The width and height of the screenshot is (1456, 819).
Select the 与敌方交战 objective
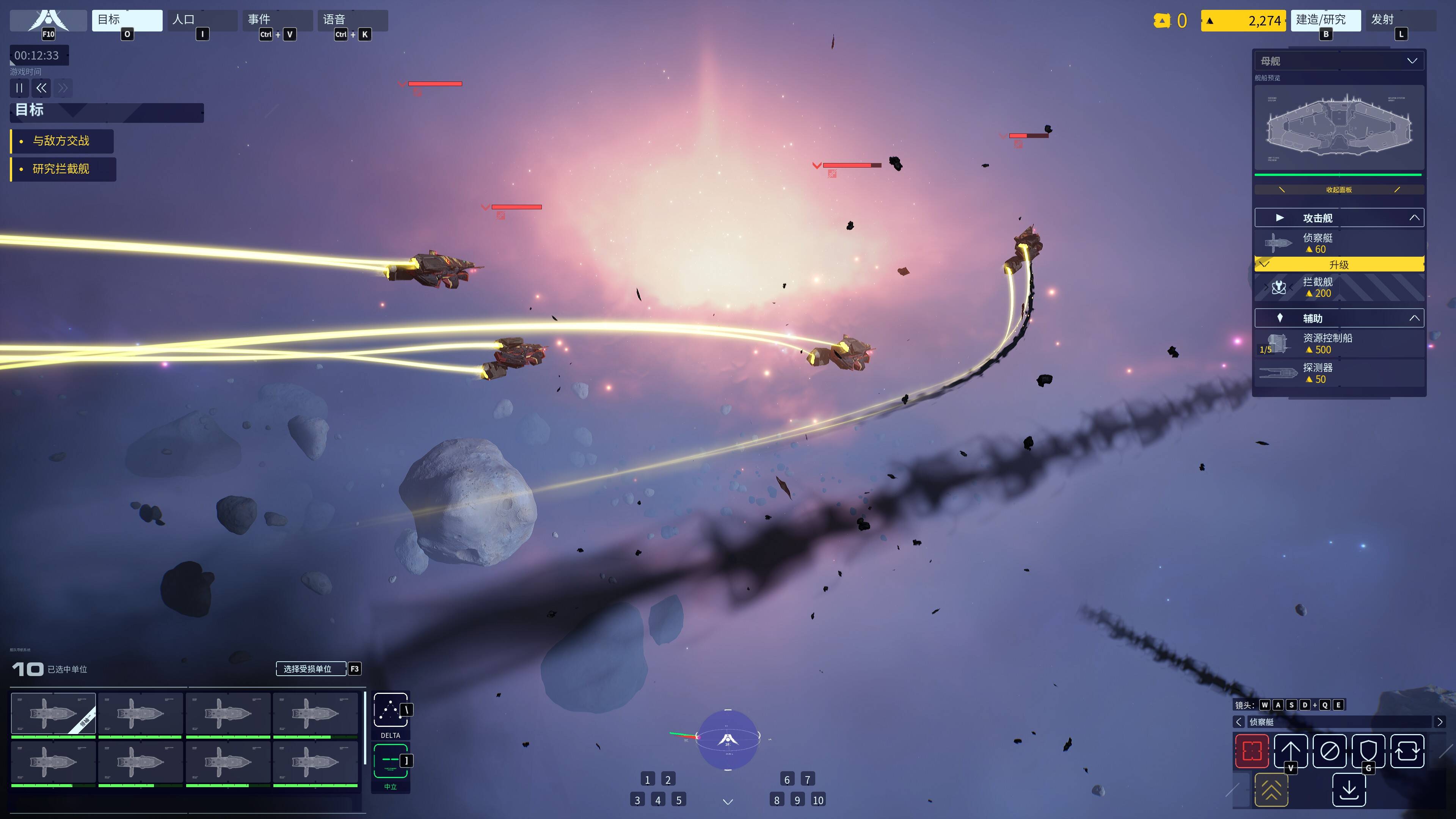coord(61,141)
